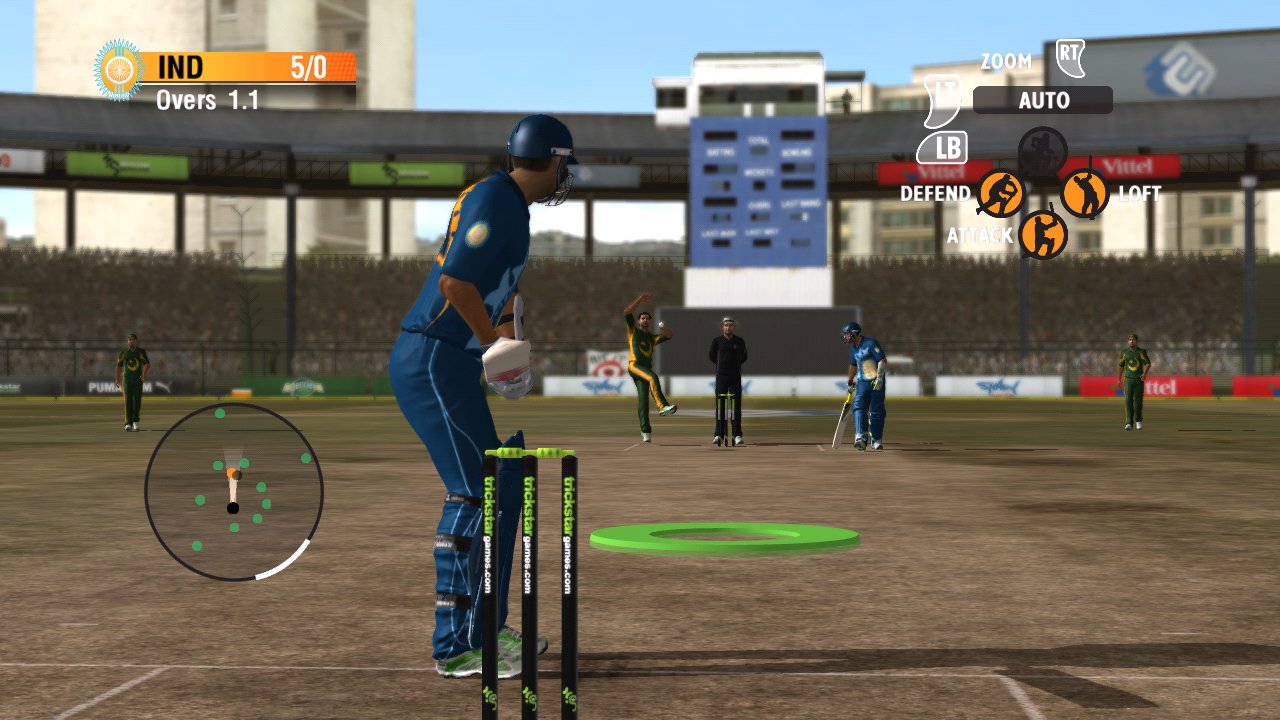The image size is (1280, 720).
Task: Choose the Attack shot icon
Action: point(1043,235)
